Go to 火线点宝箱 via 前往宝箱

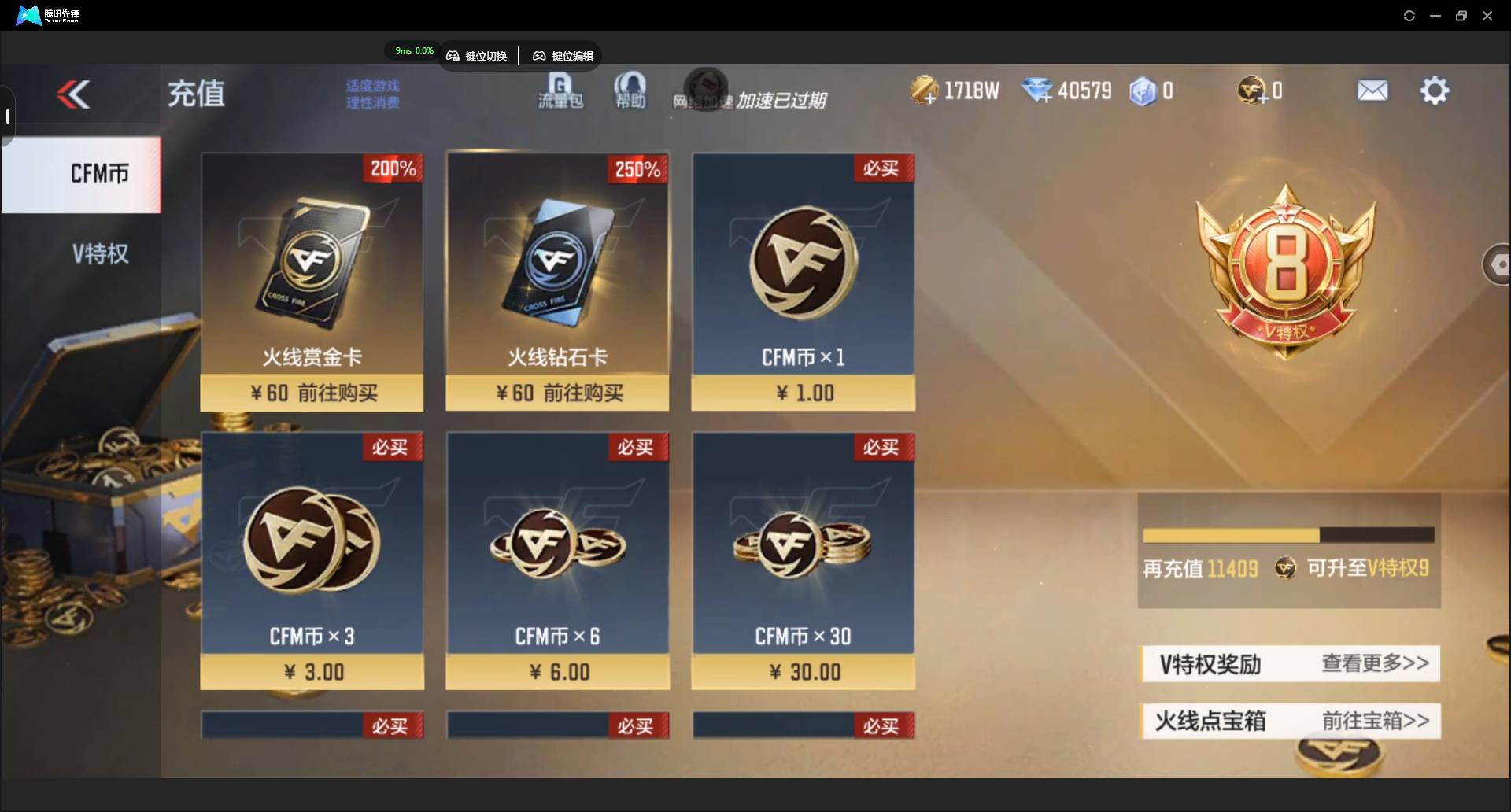click(x=1374, y=721)
